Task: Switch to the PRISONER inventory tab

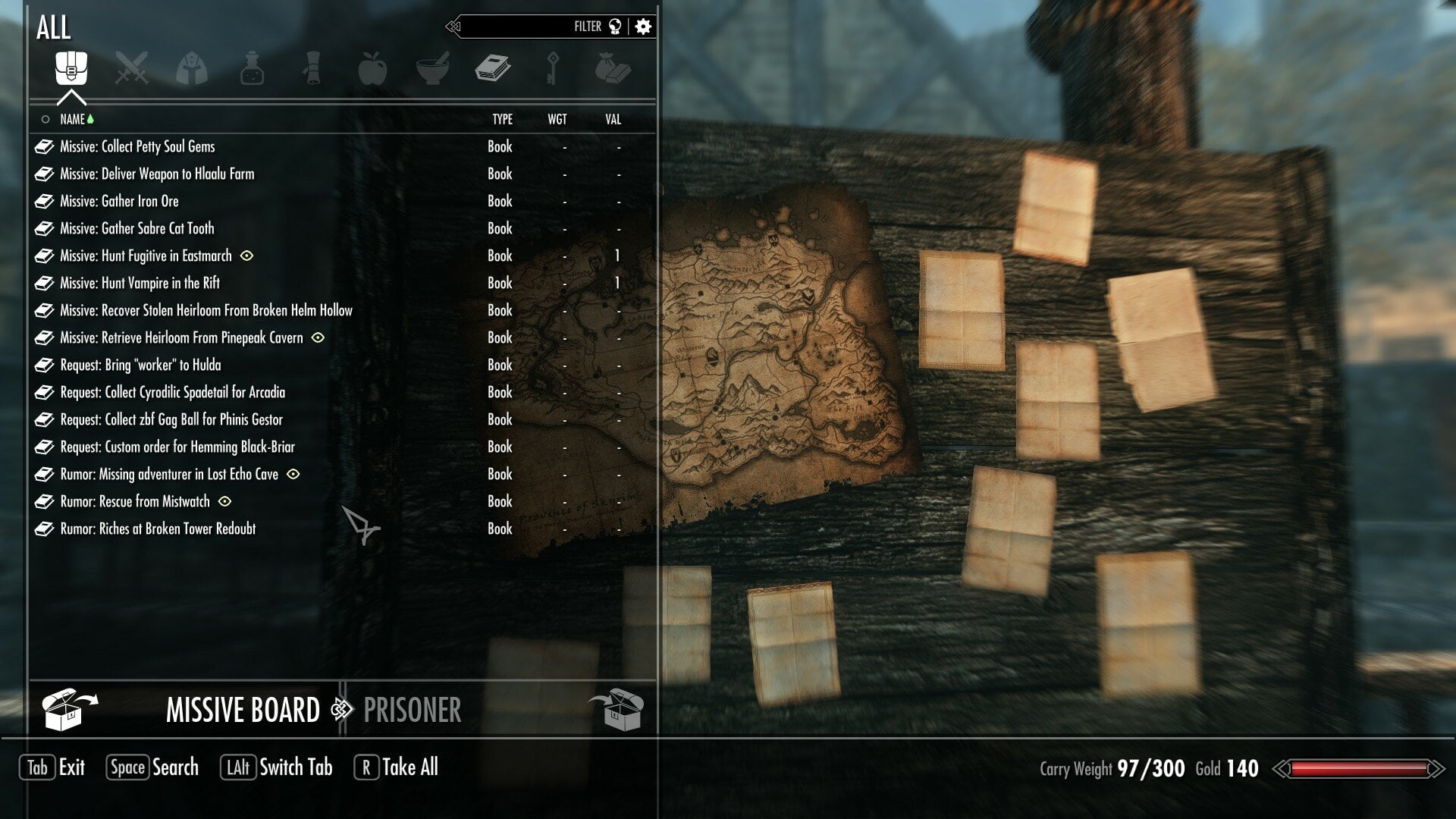Action: coord(412,711)
